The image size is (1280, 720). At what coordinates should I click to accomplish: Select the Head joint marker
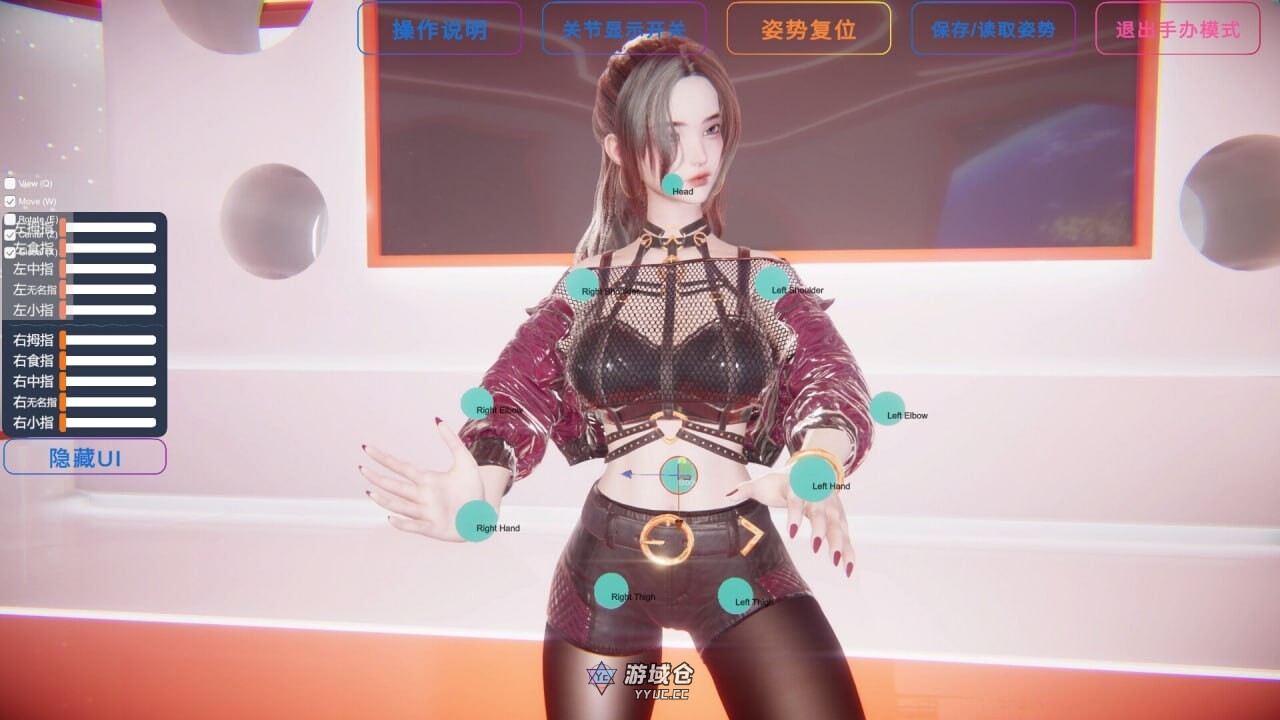point(672,186)
